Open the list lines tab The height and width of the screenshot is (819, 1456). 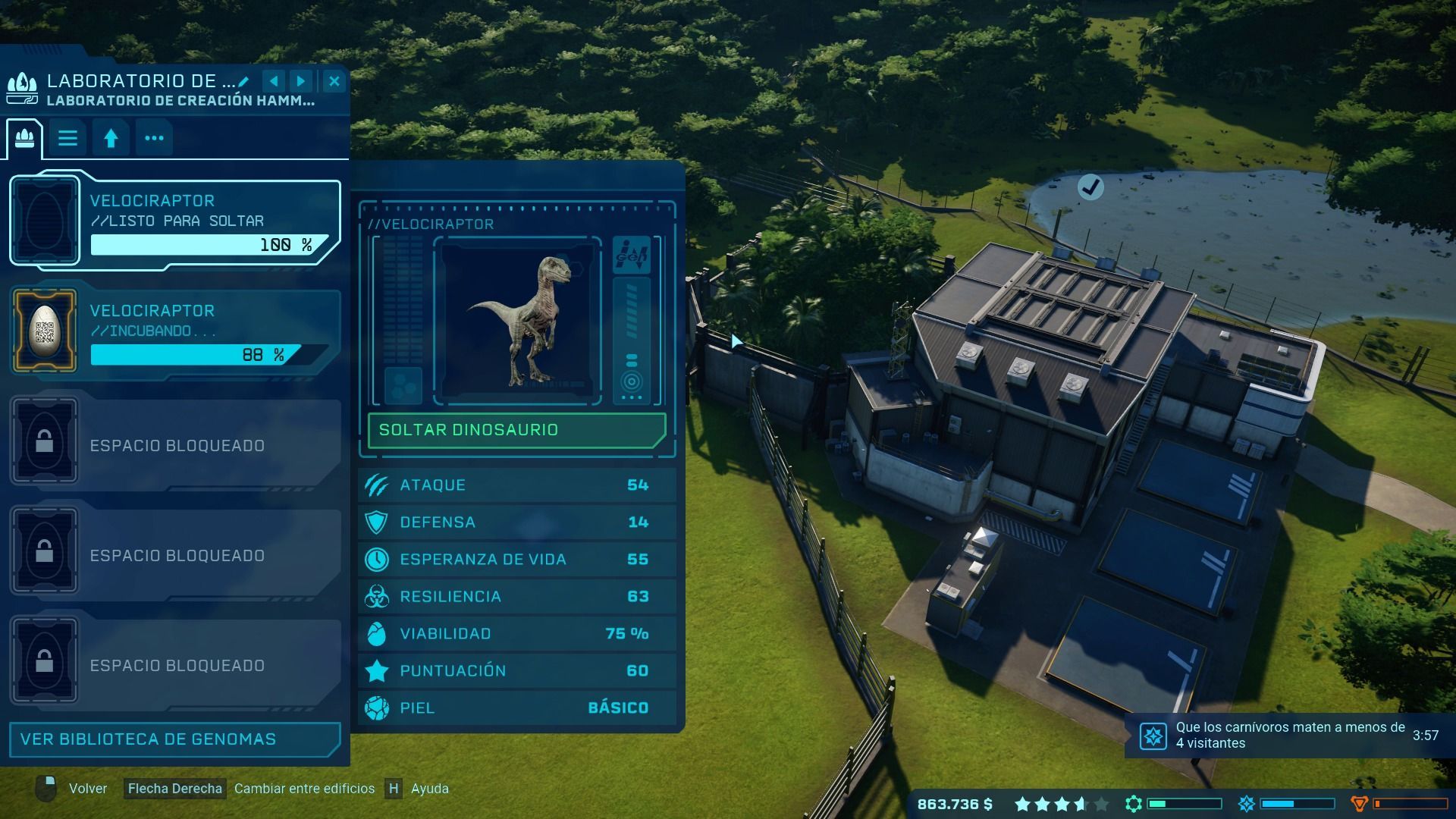(67, 139)
